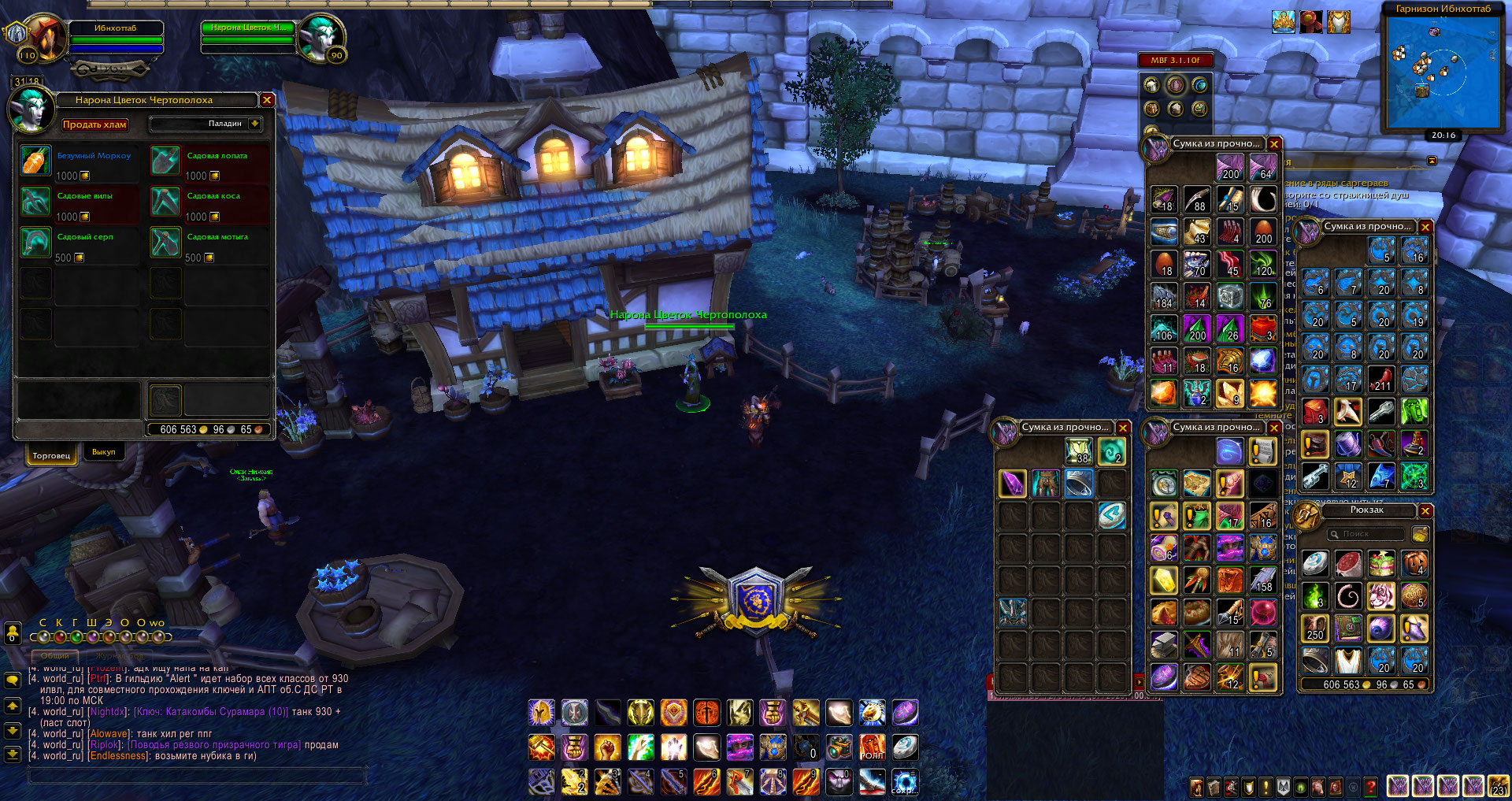The image size is (1512, 801).
Task: Open the Паладин filter dropdown
Action: coord(254,124)
